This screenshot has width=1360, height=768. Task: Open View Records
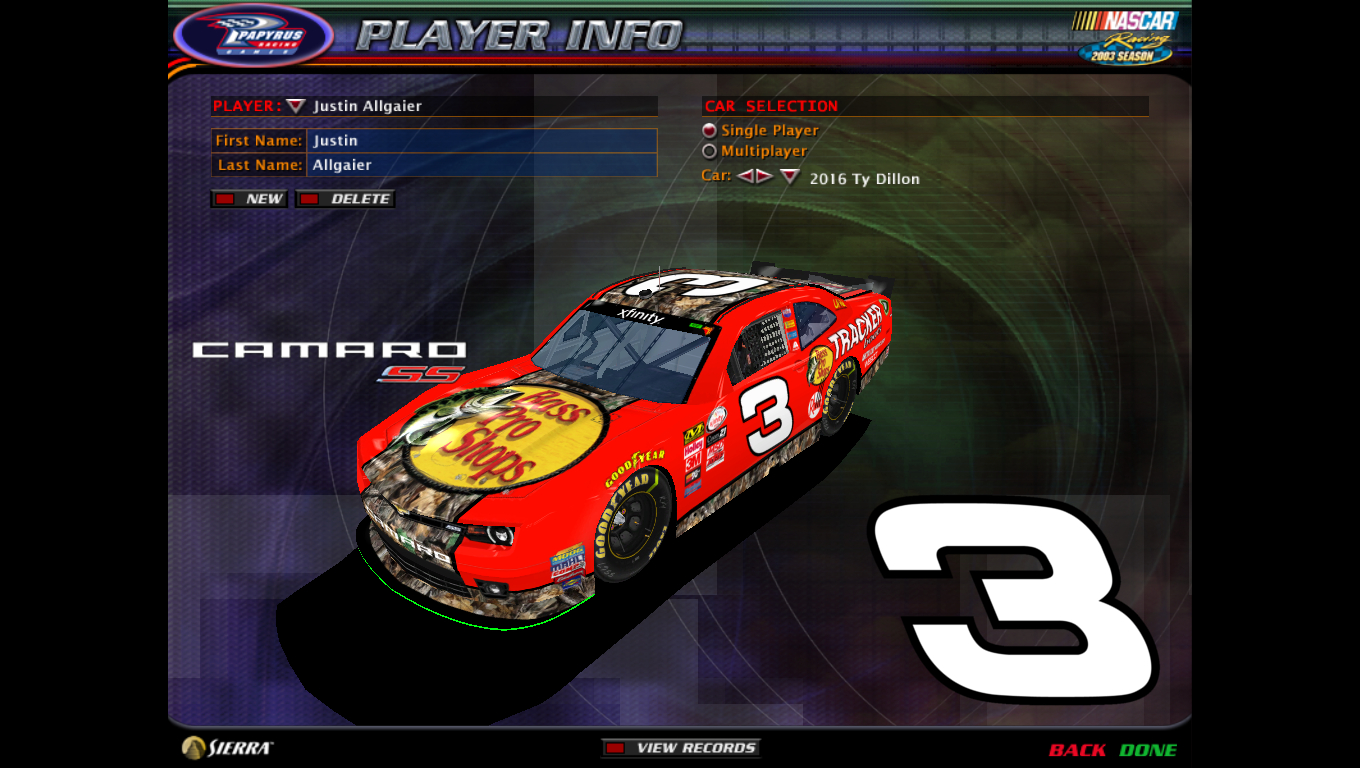click(681, 748)
